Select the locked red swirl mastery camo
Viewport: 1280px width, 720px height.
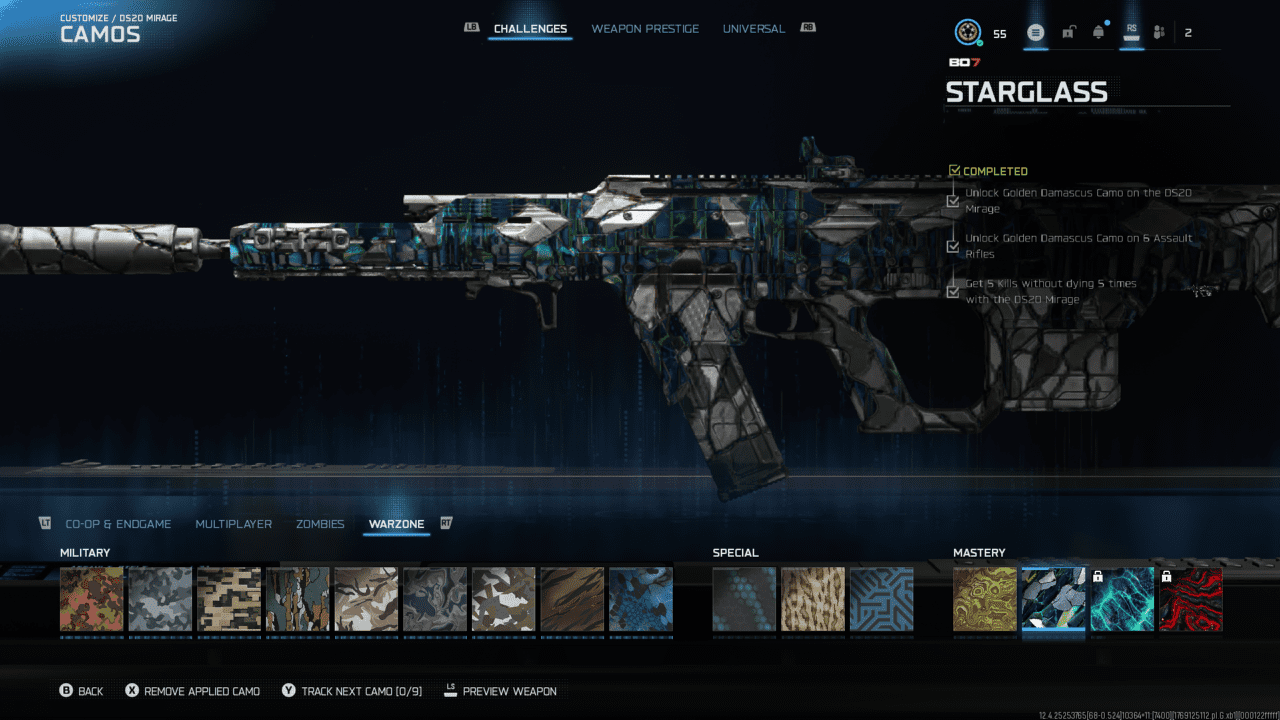(1190, 599)
